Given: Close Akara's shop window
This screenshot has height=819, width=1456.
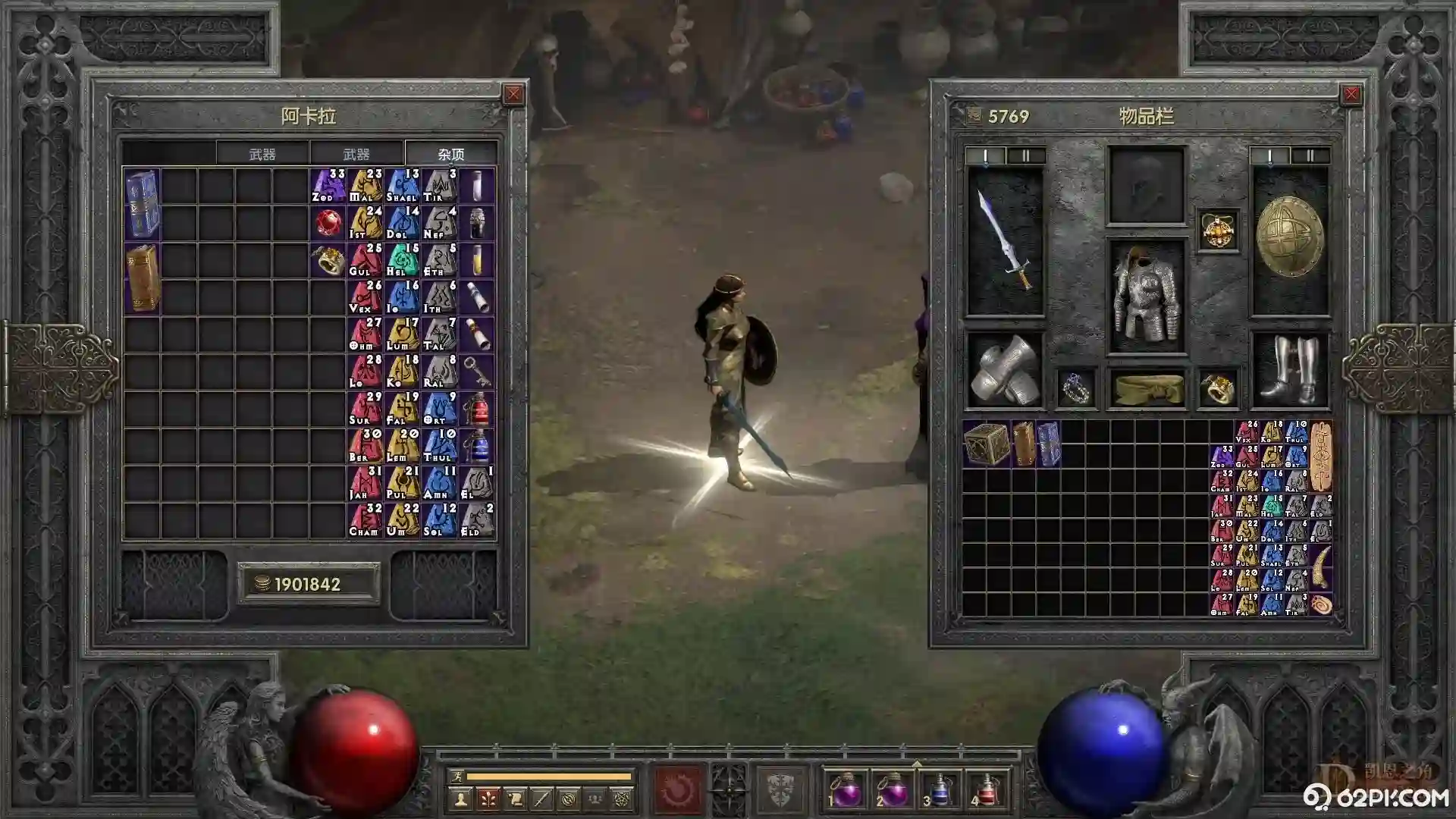Looking at the screenshot, I should [x=513, y=94].
